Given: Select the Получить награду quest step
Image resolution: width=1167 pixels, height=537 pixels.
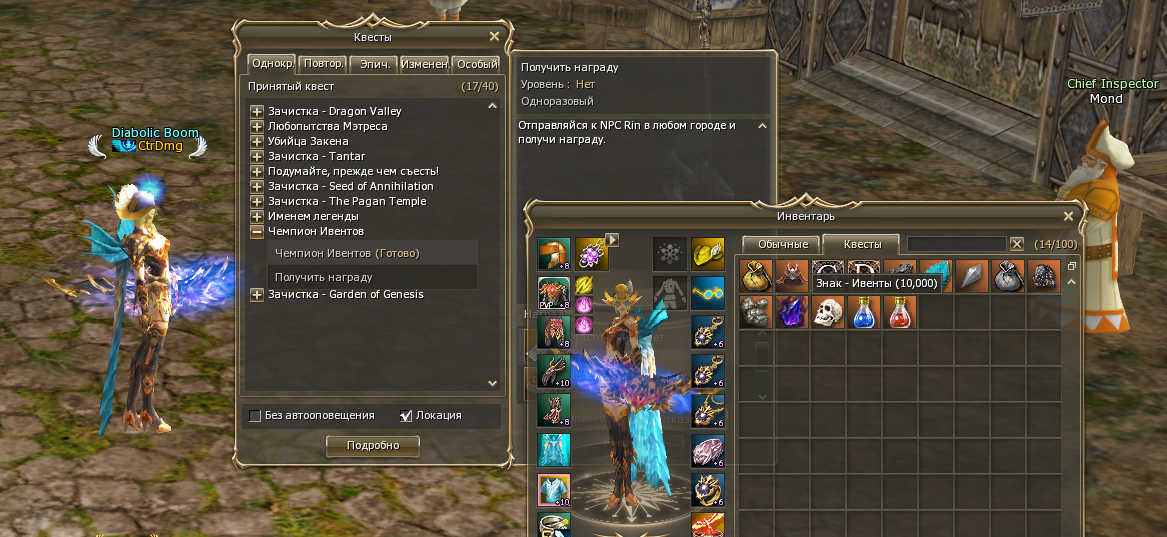Looking at the screenshot, I should click(324, 277).
